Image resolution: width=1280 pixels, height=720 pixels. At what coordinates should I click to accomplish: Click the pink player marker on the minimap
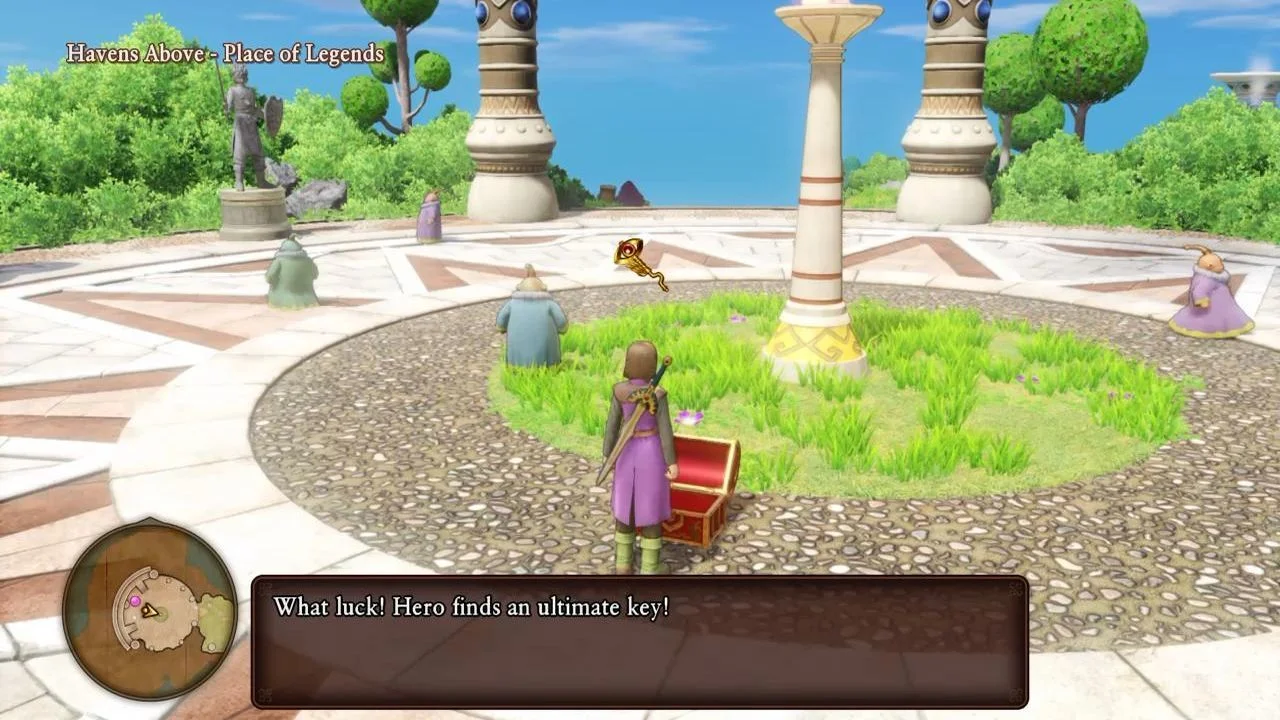[x=135, y=601]
